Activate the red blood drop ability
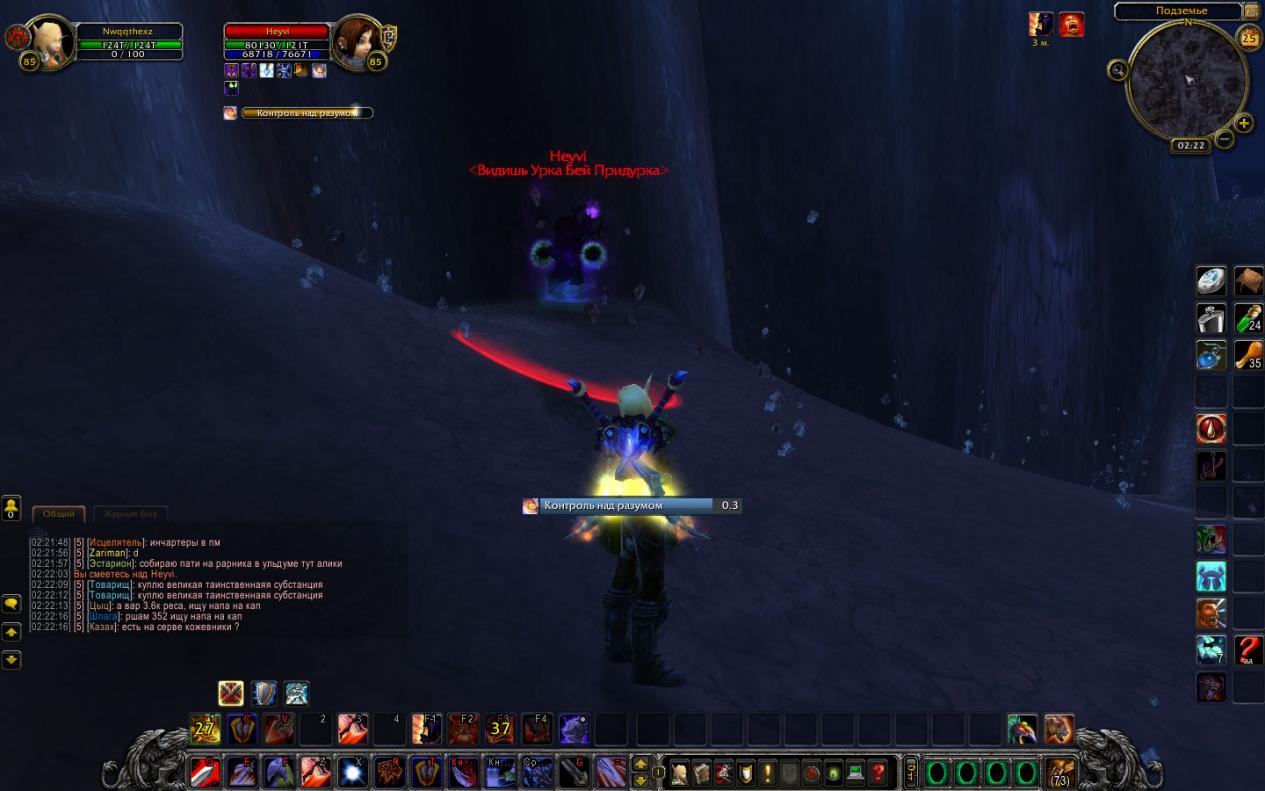This screenshot has width=1265, height=791. tap(1211, 429)
